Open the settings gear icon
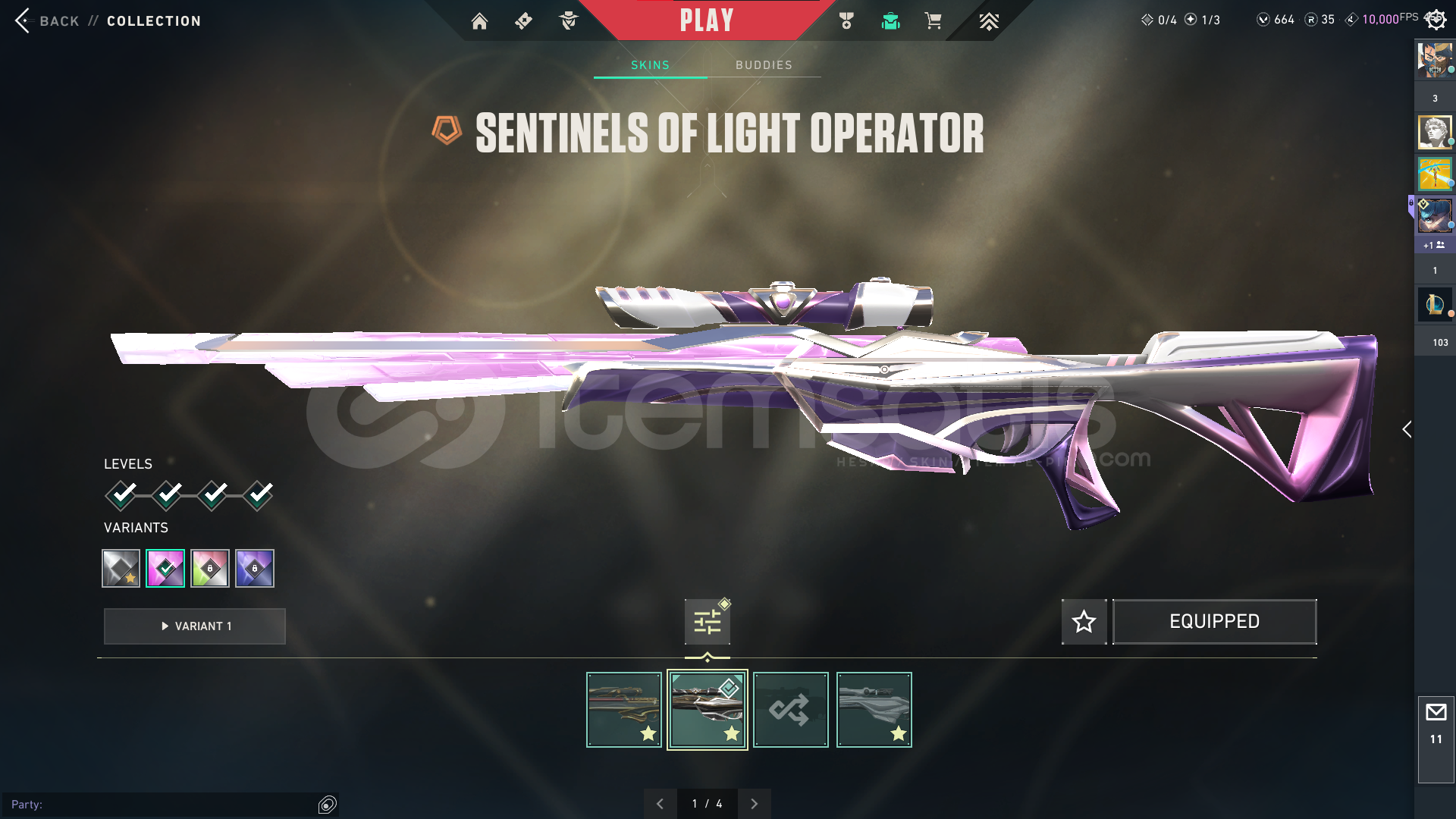This screenshot has width=1456, height=819. pyautogui.click(x=1436, y=20)
